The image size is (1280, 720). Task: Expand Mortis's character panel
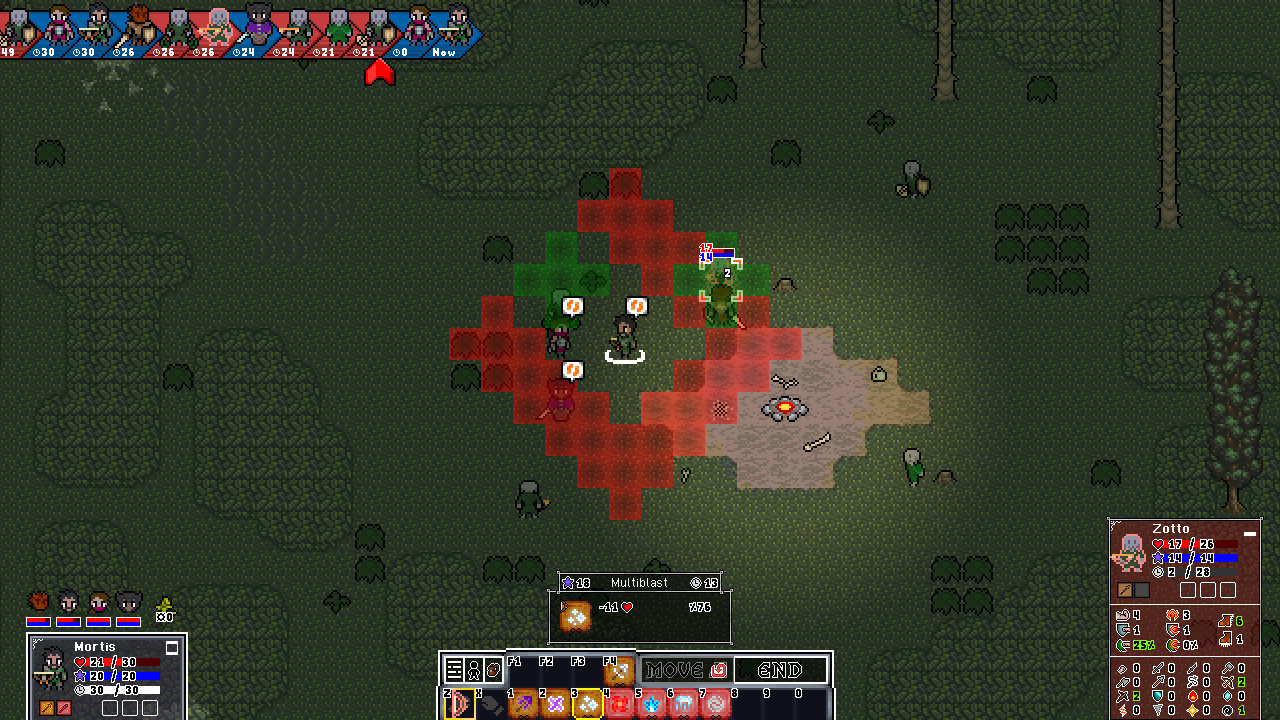tap(172, 648)
